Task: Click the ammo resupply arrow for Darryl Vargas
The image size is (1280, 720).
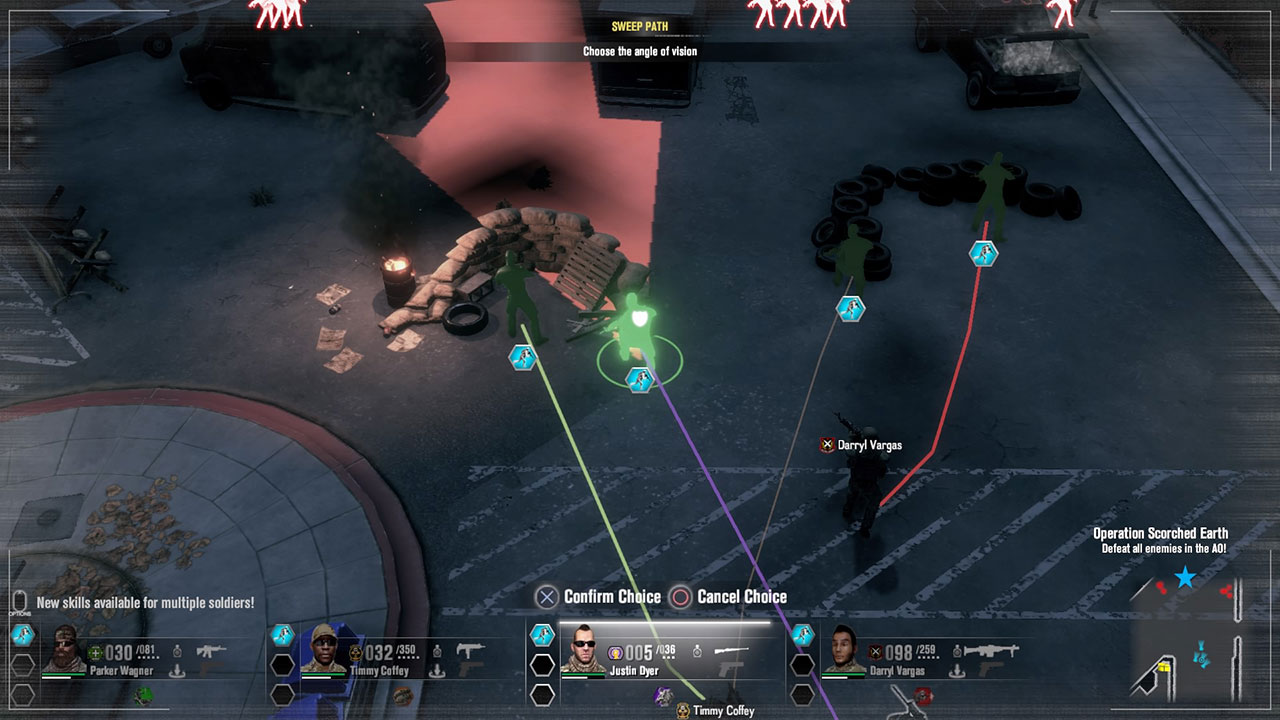Action: (955, 672)
